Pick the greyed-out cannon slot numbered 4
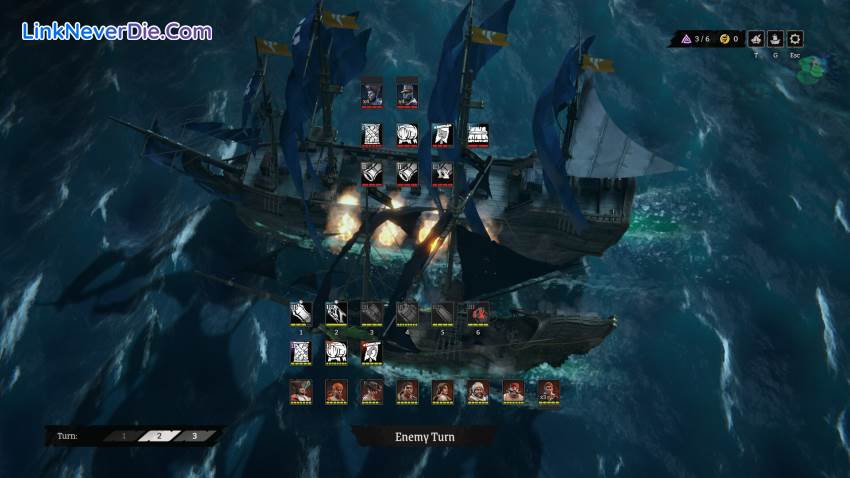850x478 pixels. 407,313
